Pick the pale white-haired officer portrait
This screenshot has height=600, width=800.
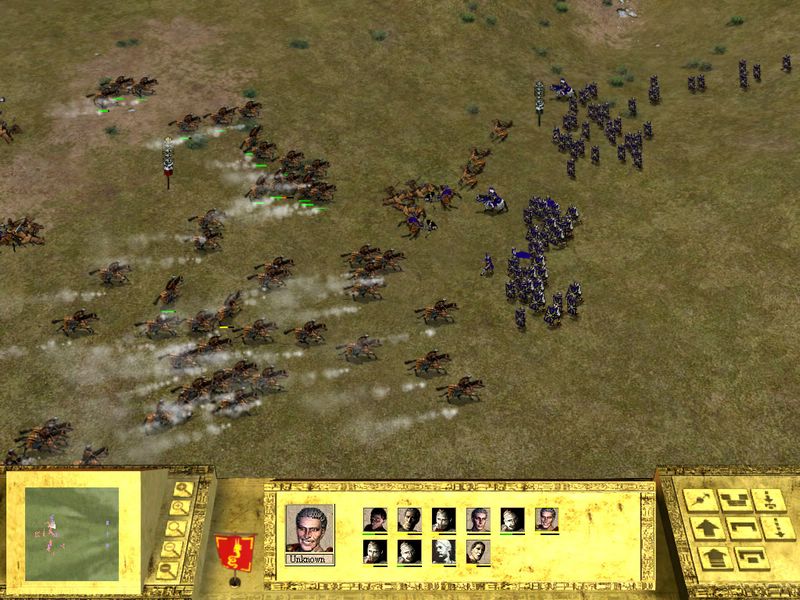[444, 551]
